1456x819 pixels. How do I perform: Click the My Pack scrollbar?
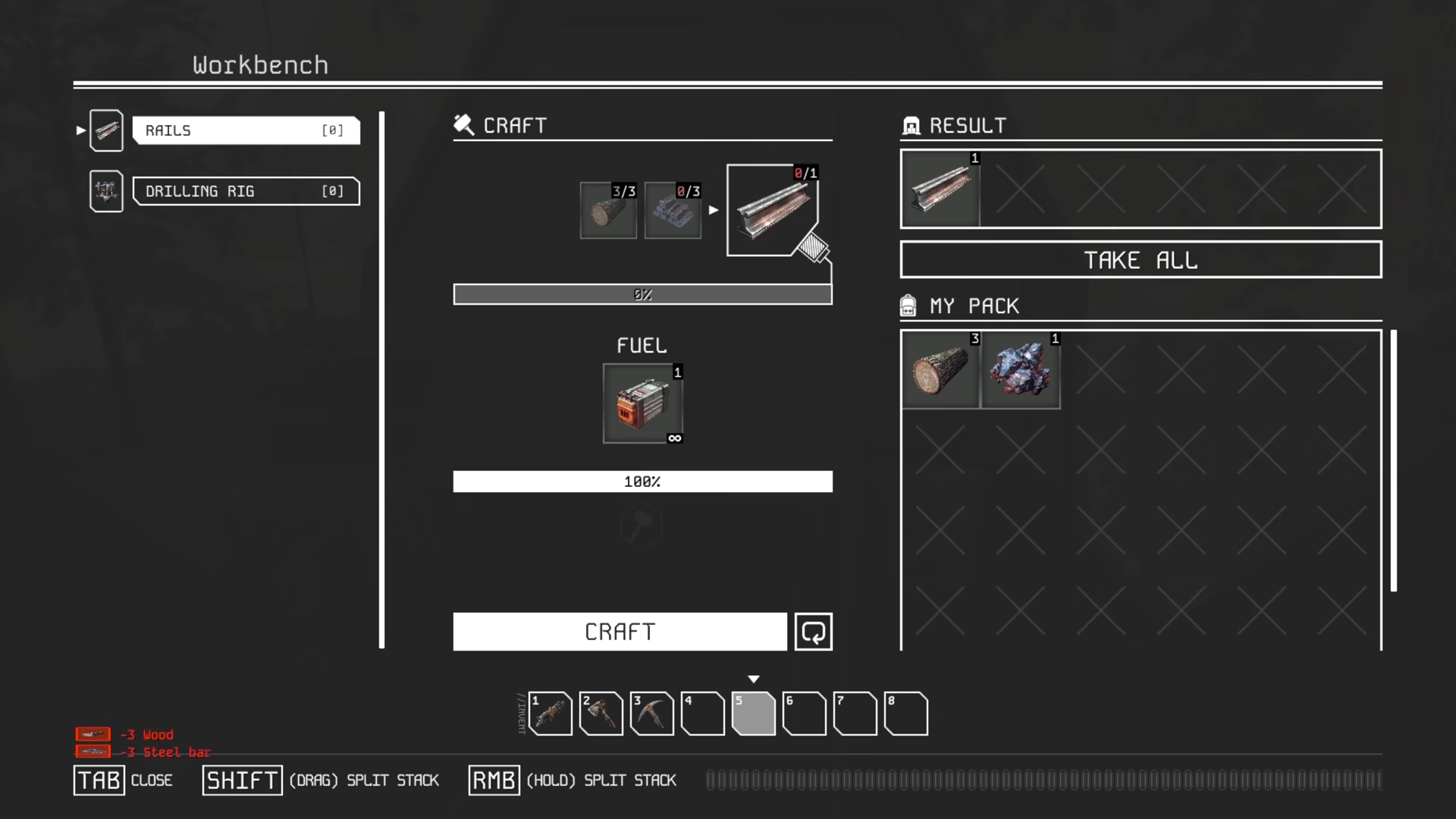click(1393, 460)
